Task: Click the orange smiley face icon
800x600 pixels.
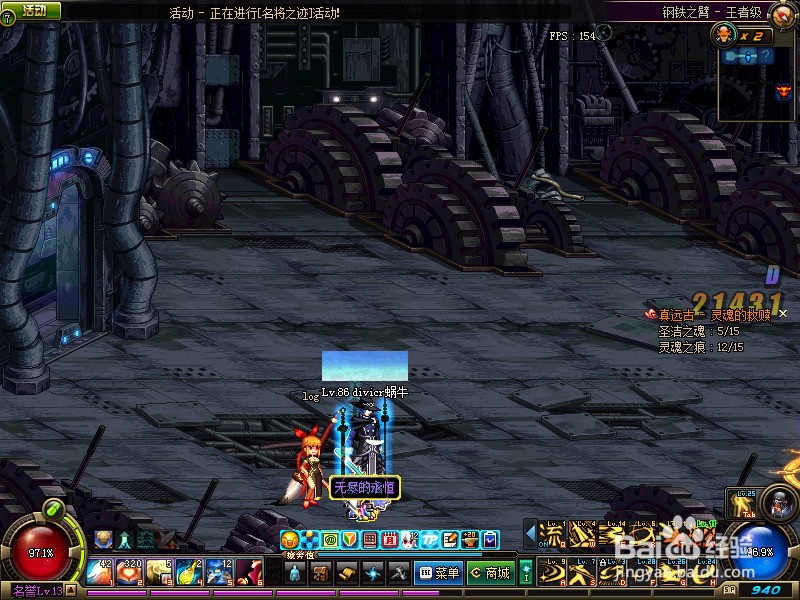Action: [290, 539]
